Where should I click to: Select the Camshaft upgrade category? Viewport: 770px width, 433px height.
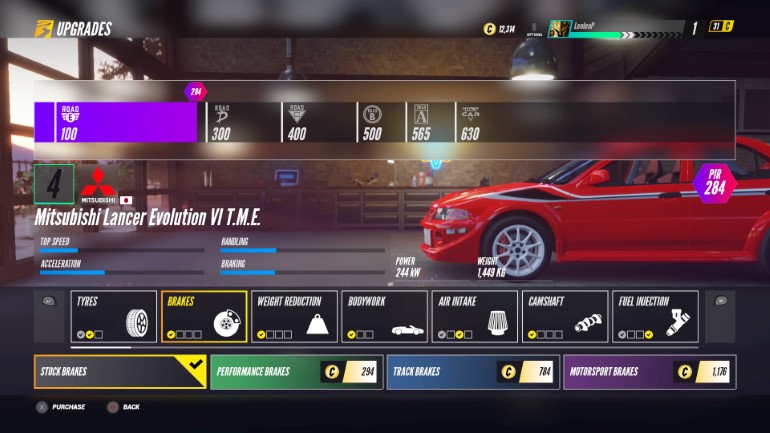coord(564,316)
